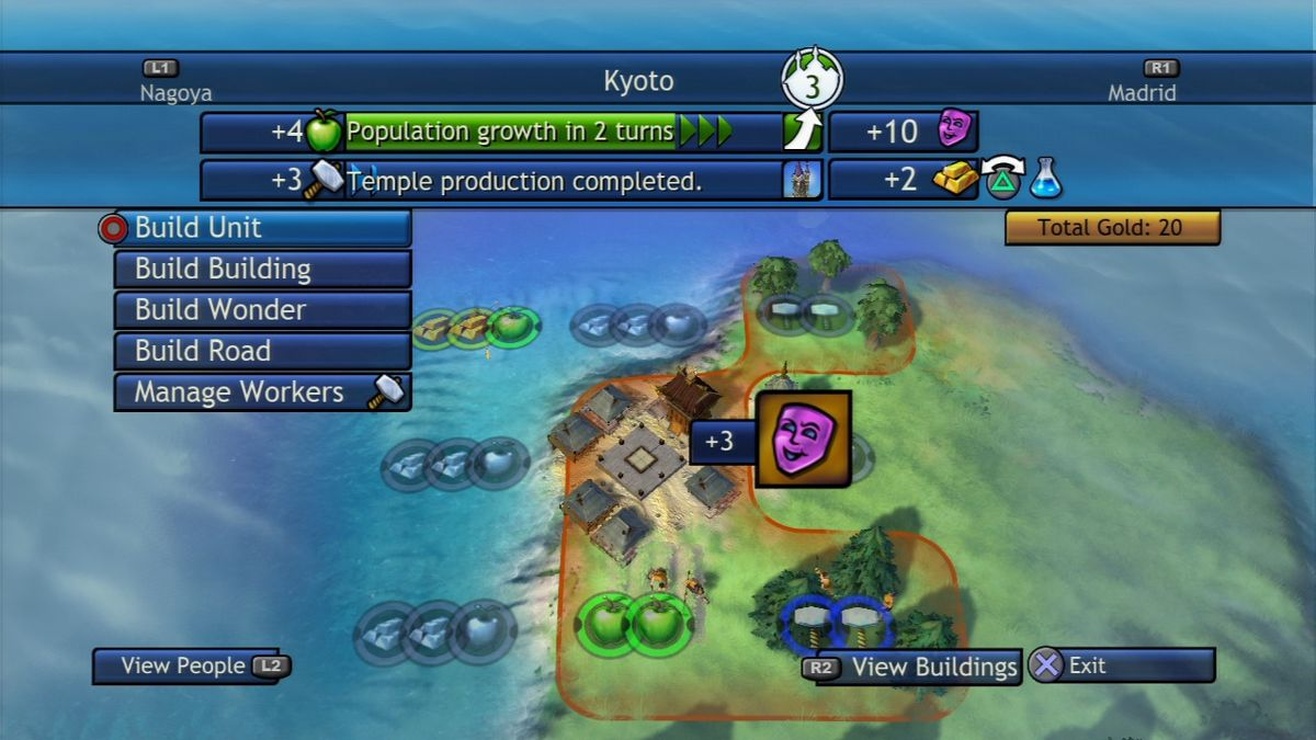Click the Total Gold display

tap(1113, 228)
